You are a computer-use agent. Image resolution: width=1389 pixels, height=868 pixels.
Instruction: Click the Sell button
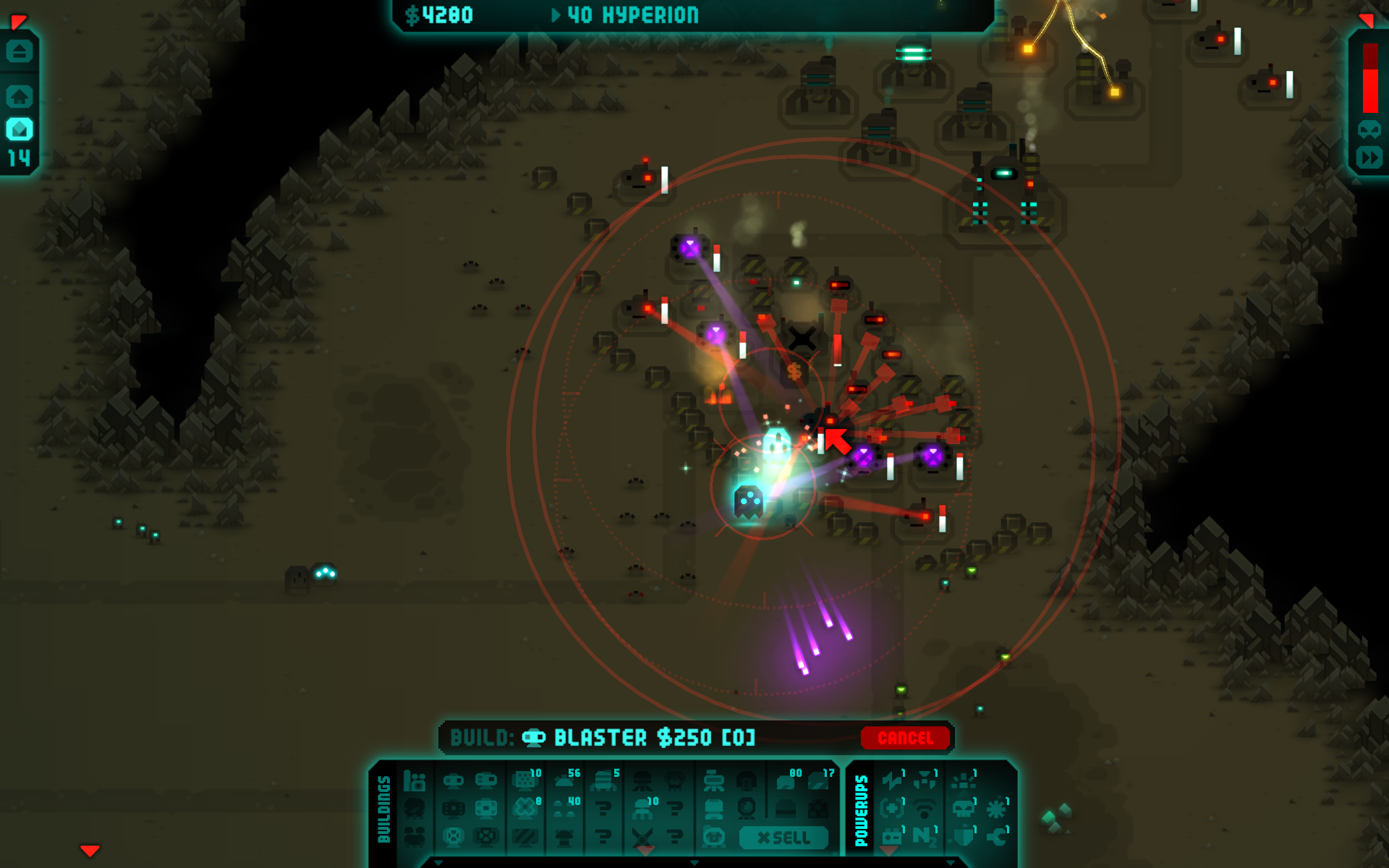pyautogui.click(x=783, y=838)
